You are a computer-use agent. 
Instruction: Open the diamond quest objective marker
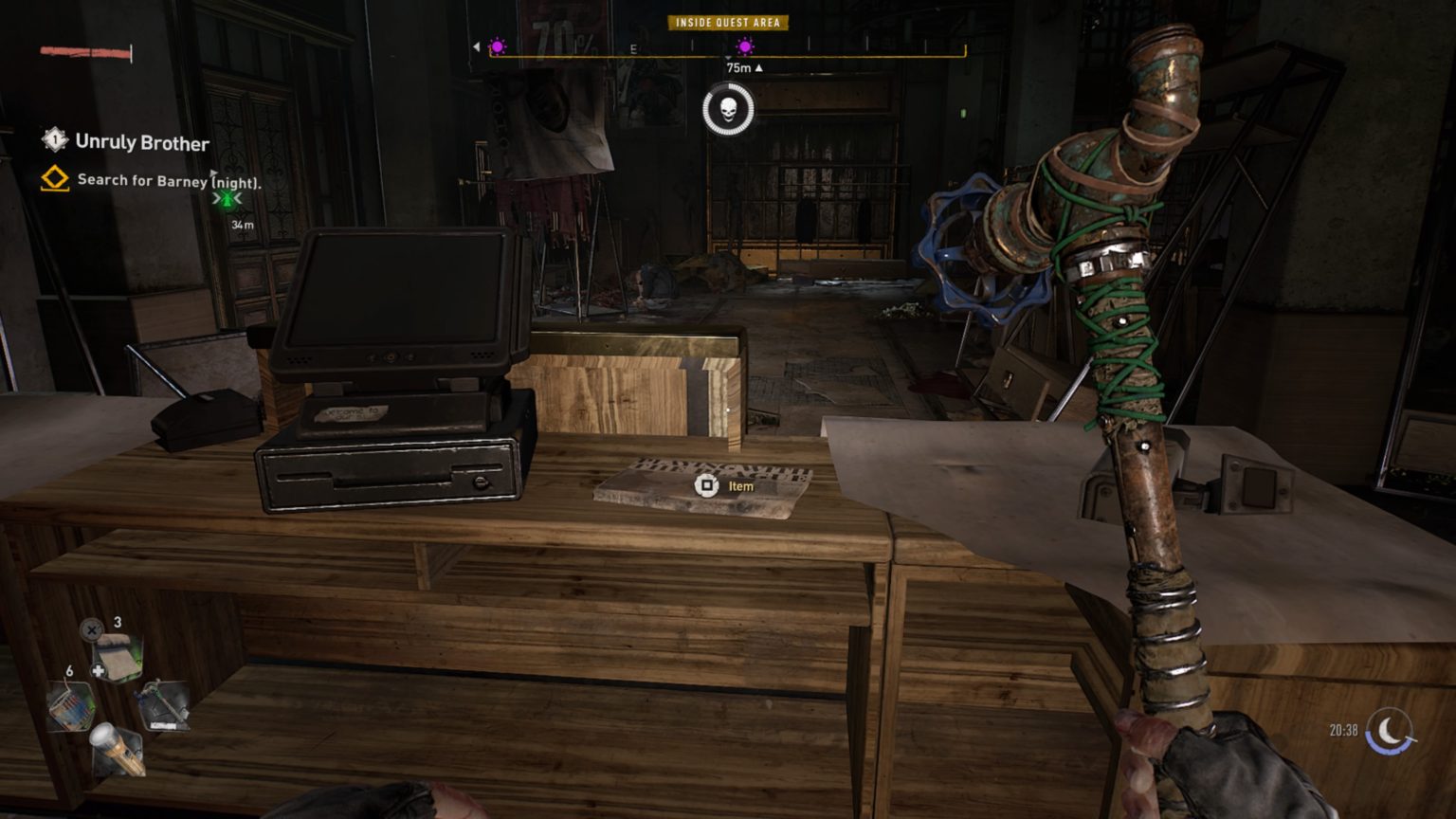56,178
